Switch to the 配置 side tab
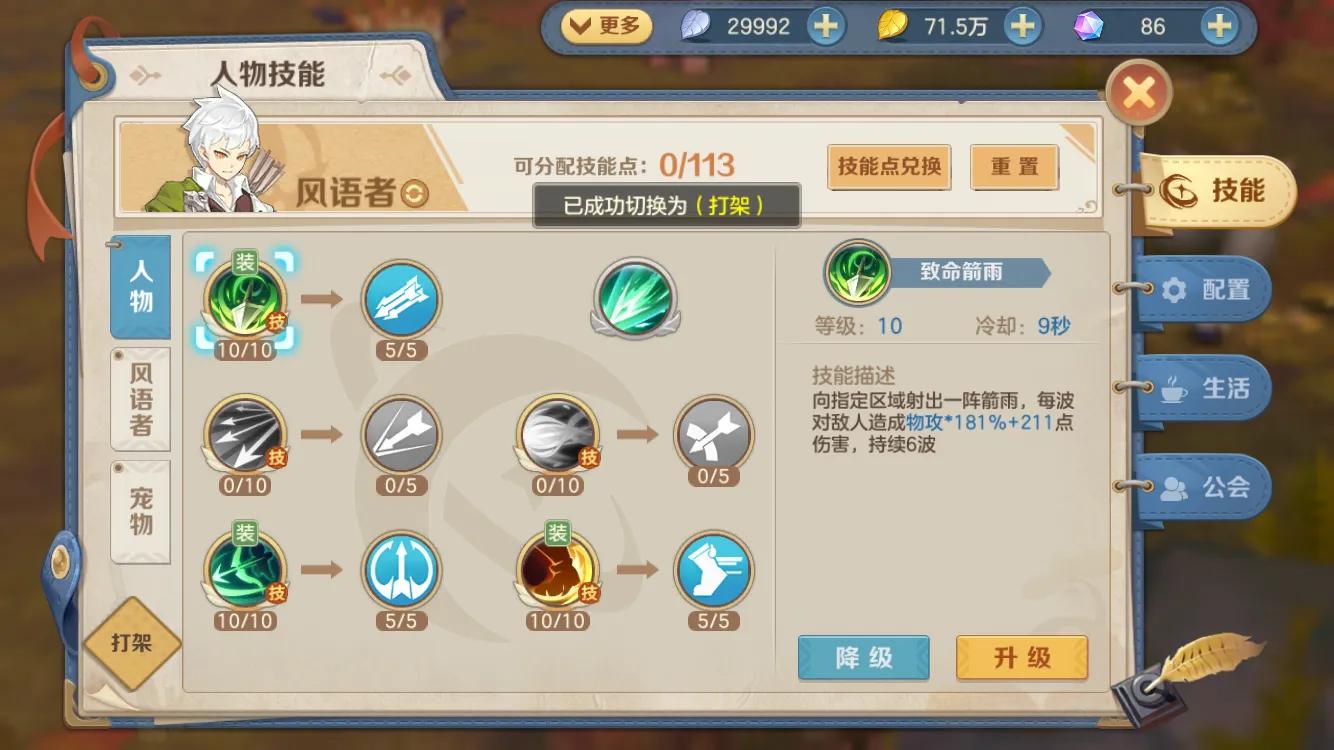This screenshot has height=750, width=1334. tap(1205, 288)
